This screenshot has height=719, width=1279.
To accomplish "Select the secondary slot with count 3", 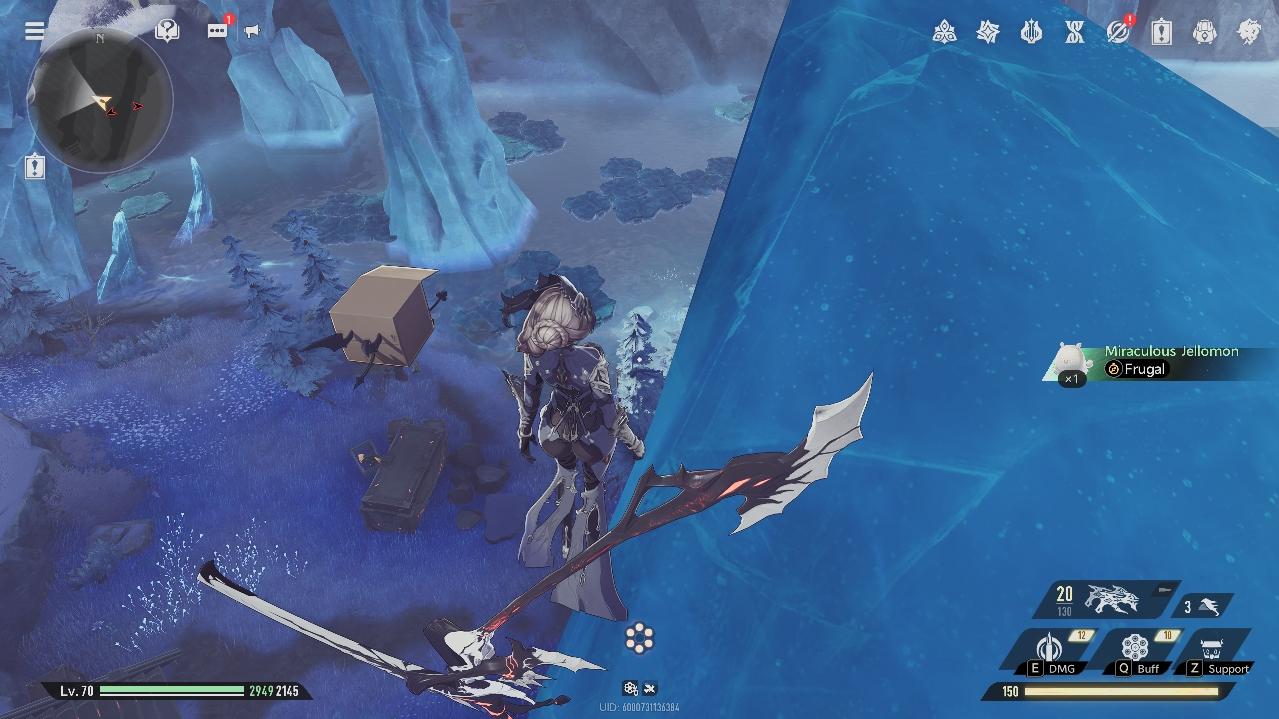I will pos(1202,606).
